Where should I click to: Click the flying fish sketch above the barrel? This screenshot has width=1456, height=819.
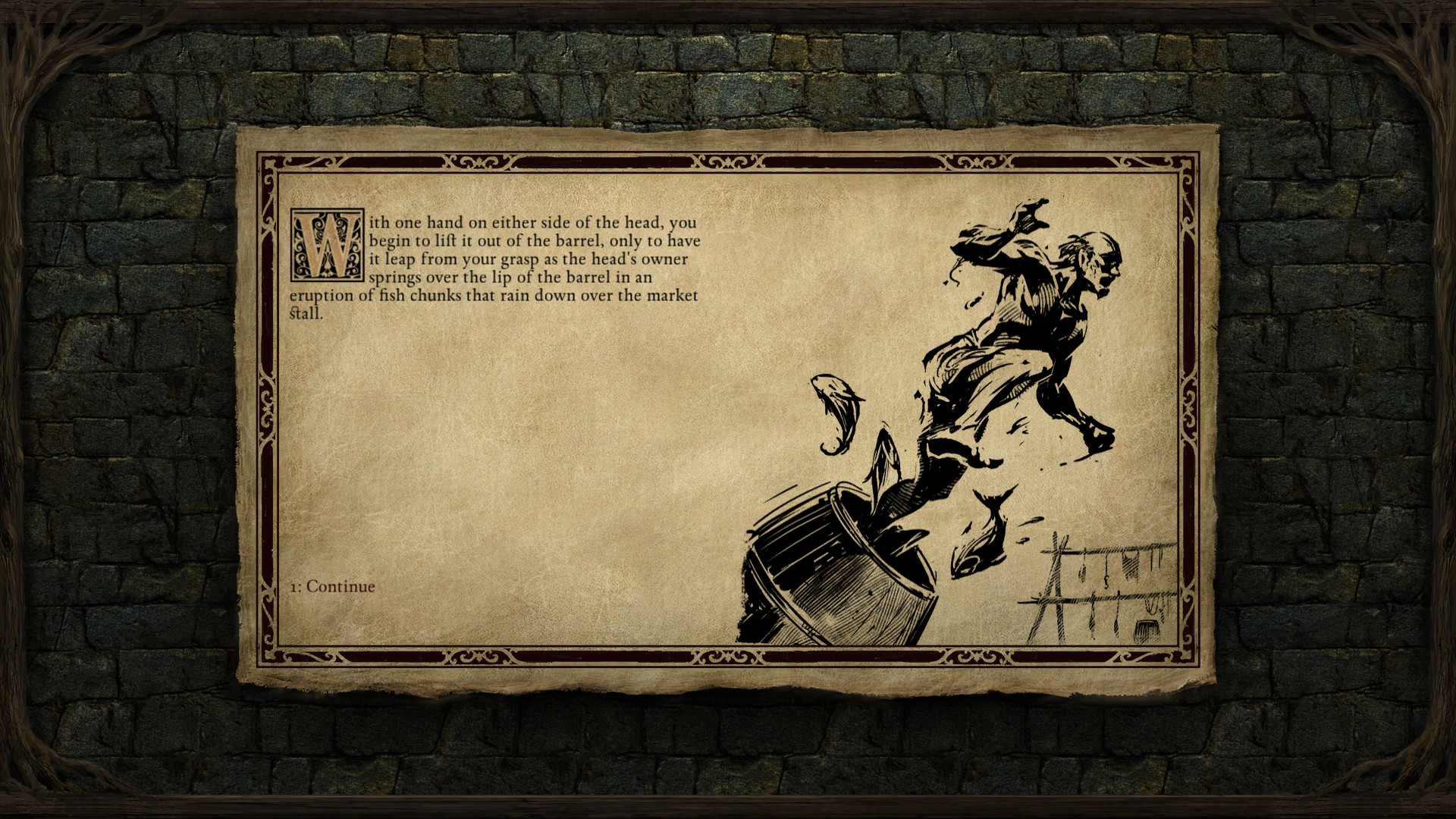pos(838,413)
